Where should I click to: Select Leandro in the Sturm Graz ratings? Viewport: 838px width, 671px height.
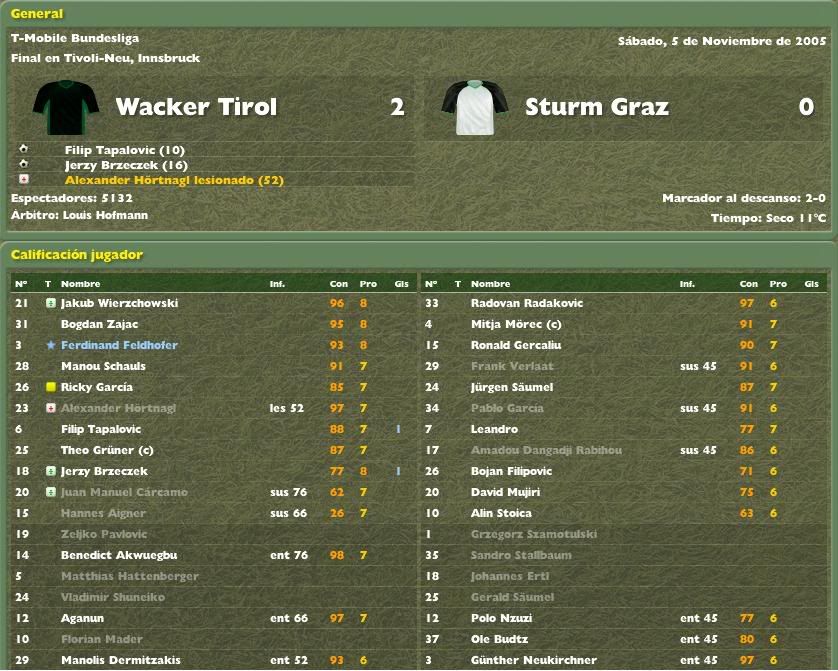pyautogui.click(x=494, y=429)
